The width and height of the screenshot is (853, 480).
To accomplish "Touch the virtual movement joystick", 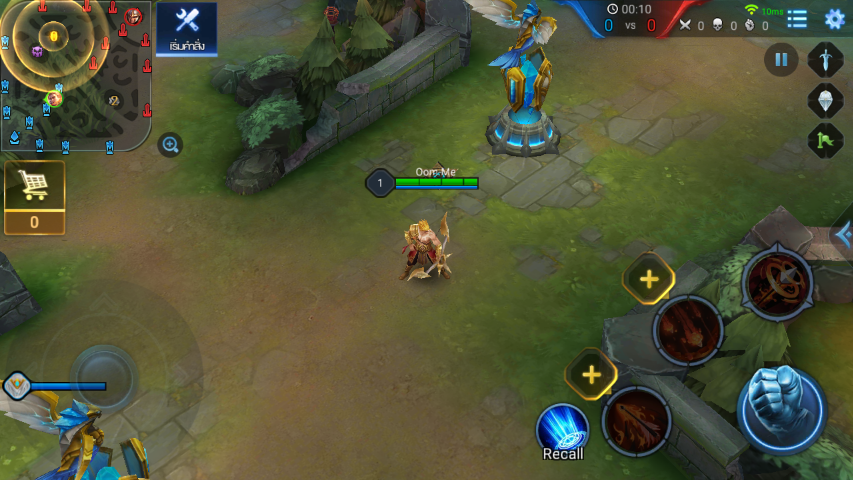I will click(x=105, y=378).
